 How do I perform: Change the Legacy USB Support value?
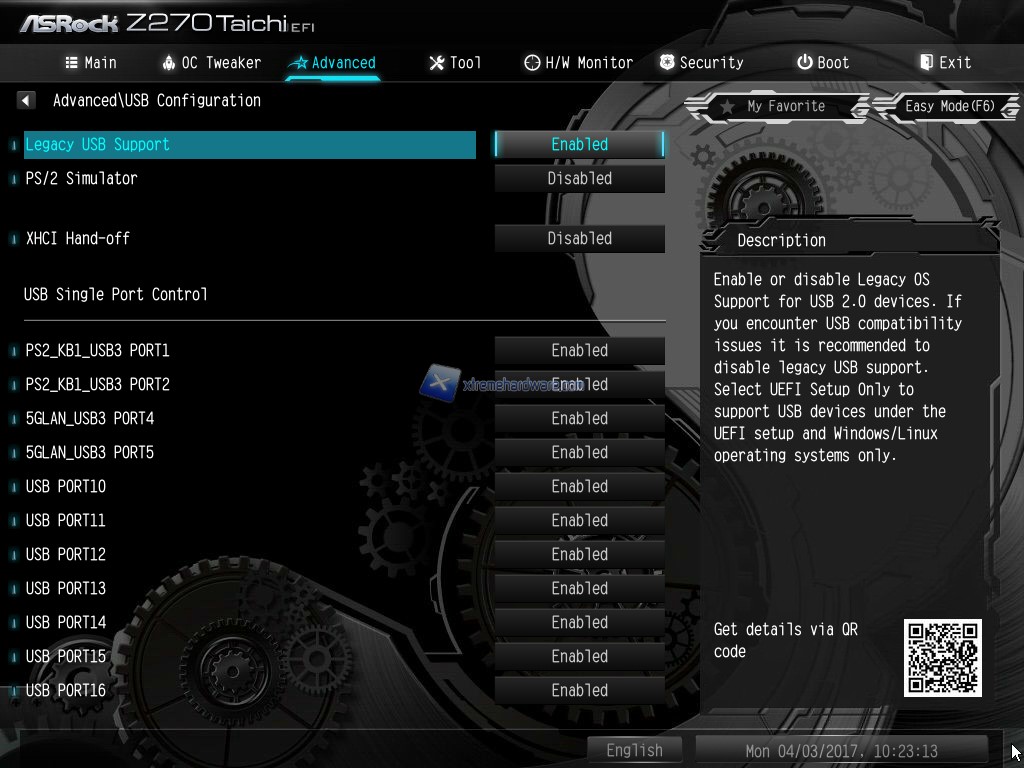[x=579, y=144]
